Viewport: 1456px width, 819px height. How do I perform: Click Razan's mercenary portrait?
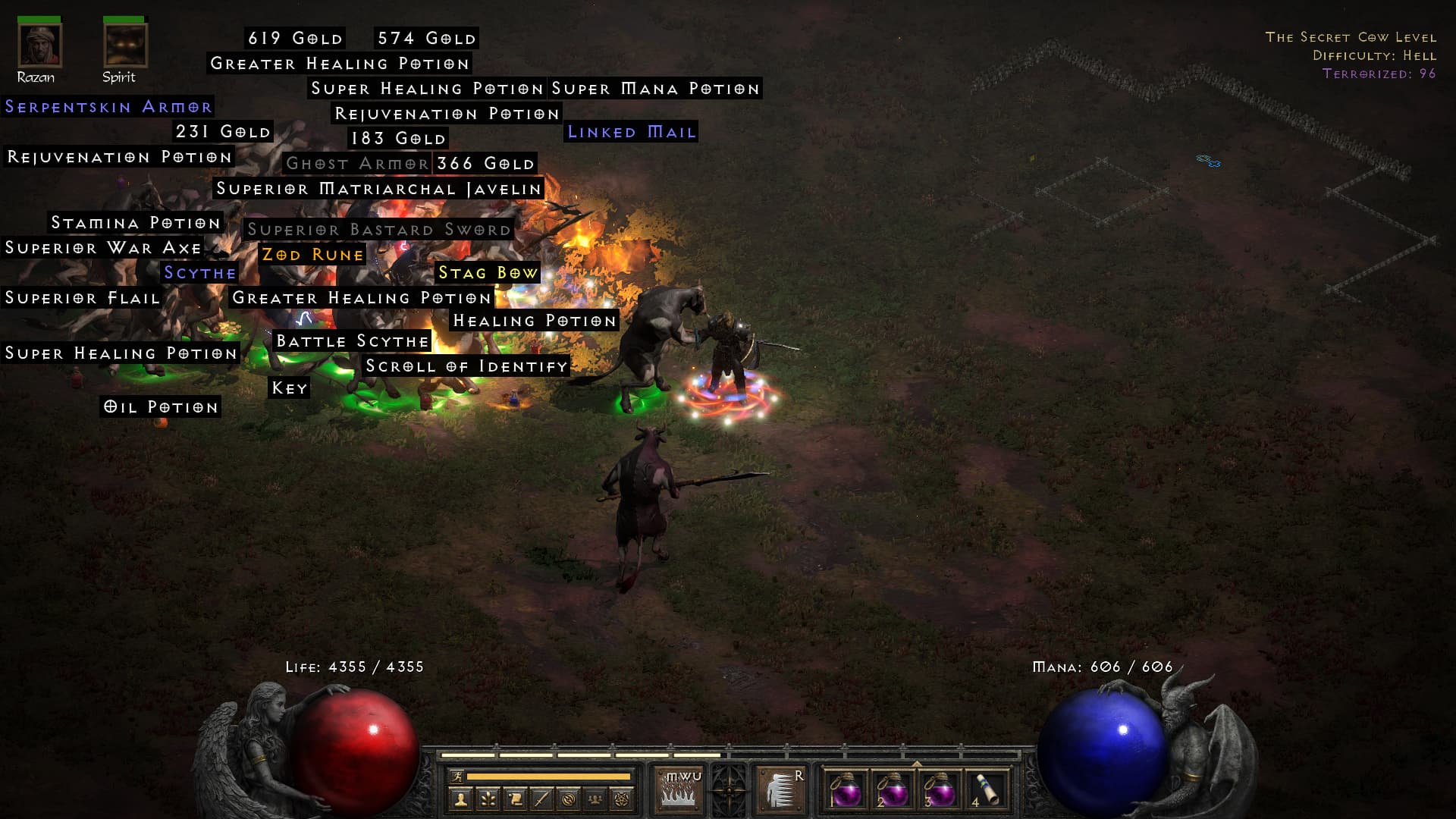39,45
